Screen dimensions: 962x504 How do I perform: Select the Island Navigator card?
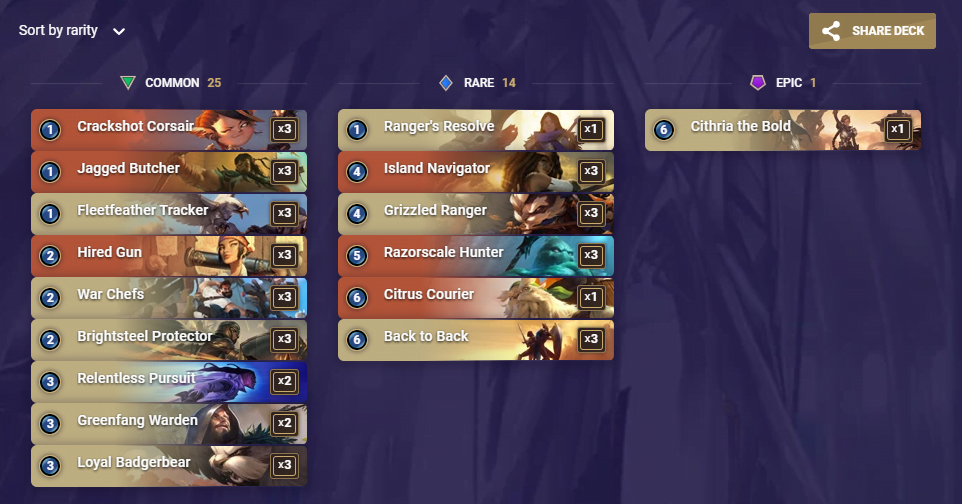tap(476, 171)
